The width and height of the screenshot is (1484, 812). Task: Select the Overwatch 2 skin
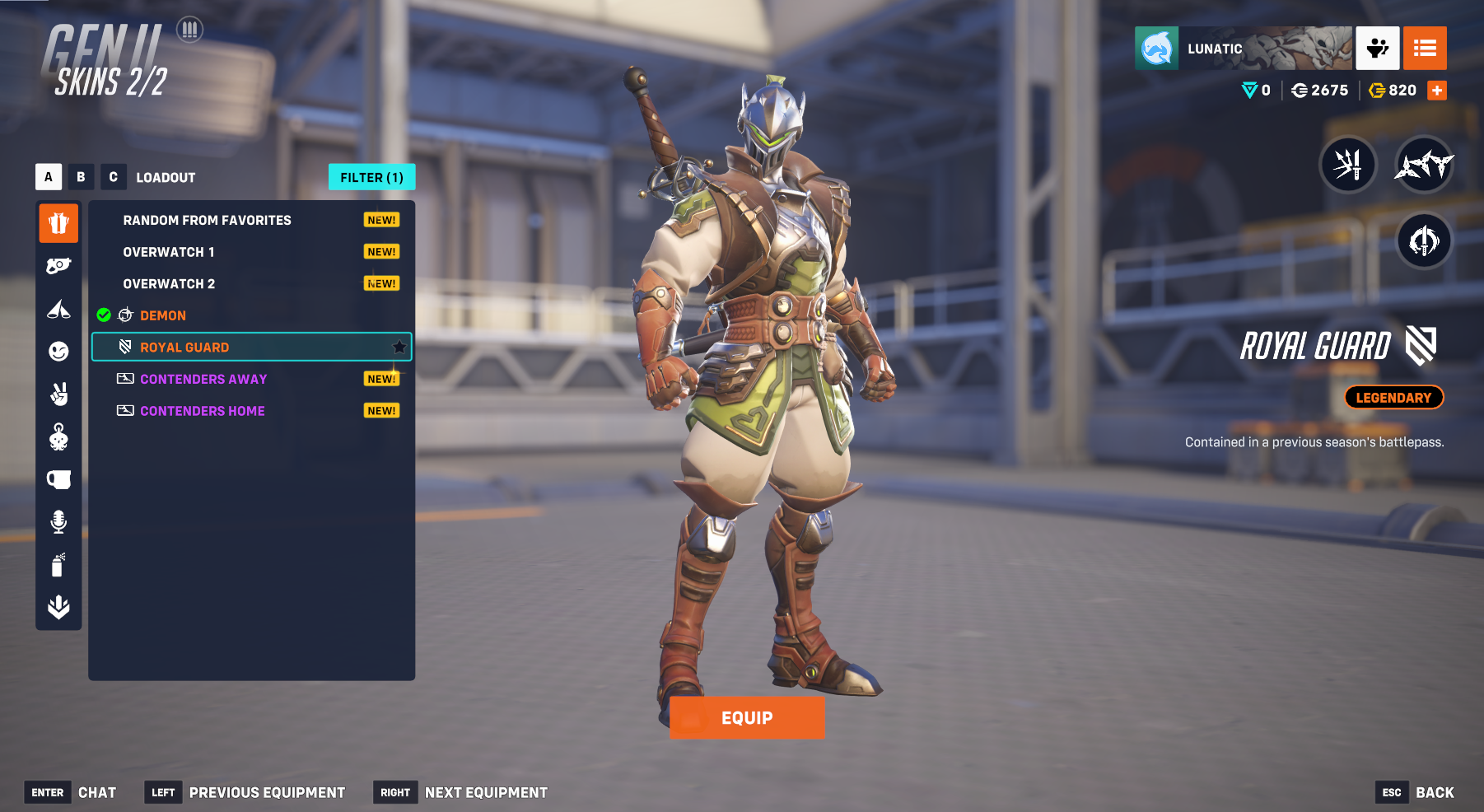coord(169,284)
